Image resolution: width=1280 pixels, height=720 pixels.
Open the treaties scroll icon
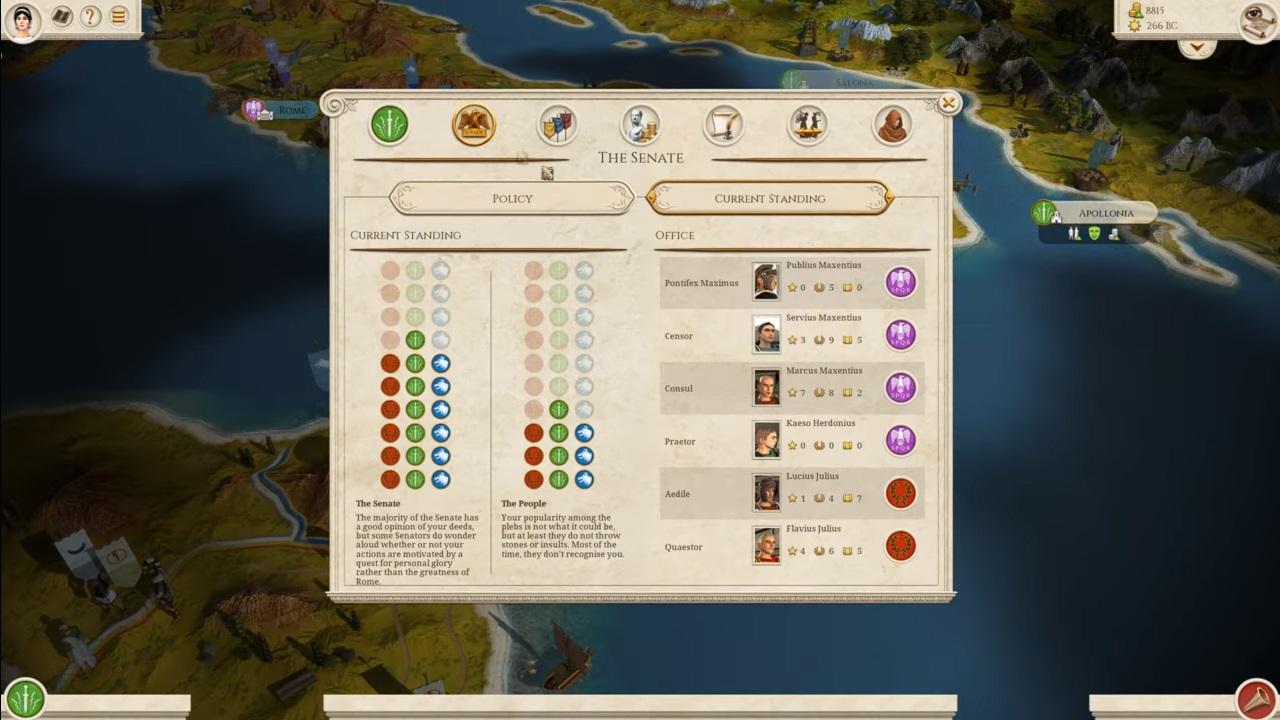click(x=724, y=124)
